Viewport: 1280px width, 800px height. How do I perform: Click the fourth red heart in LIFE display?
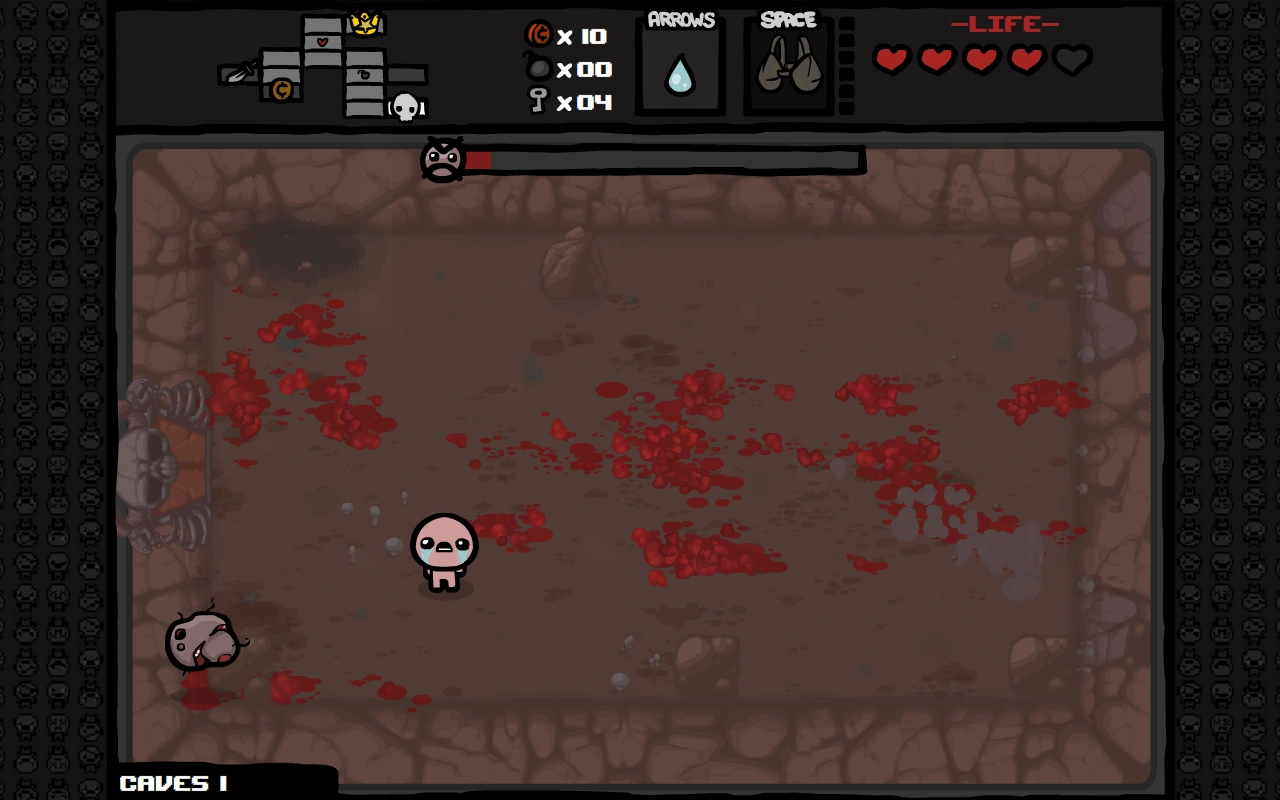pos(1024,60)
